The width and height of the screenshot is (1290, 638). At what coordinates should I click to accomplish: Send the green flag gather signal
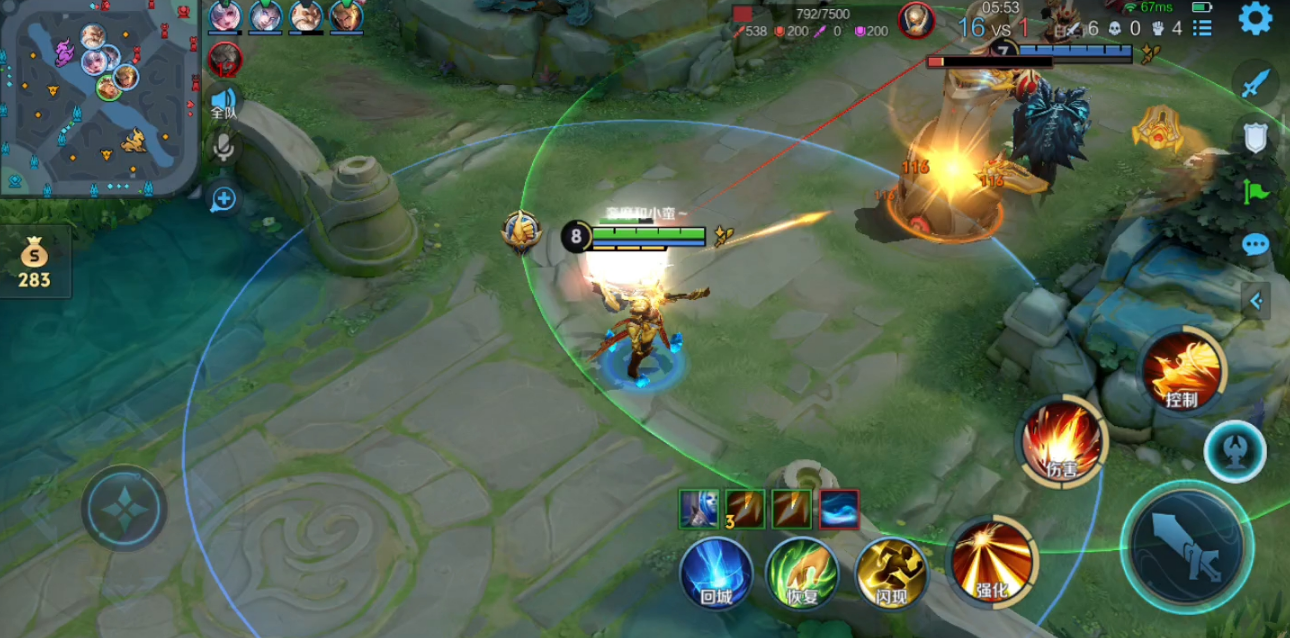click(1255, 191)
